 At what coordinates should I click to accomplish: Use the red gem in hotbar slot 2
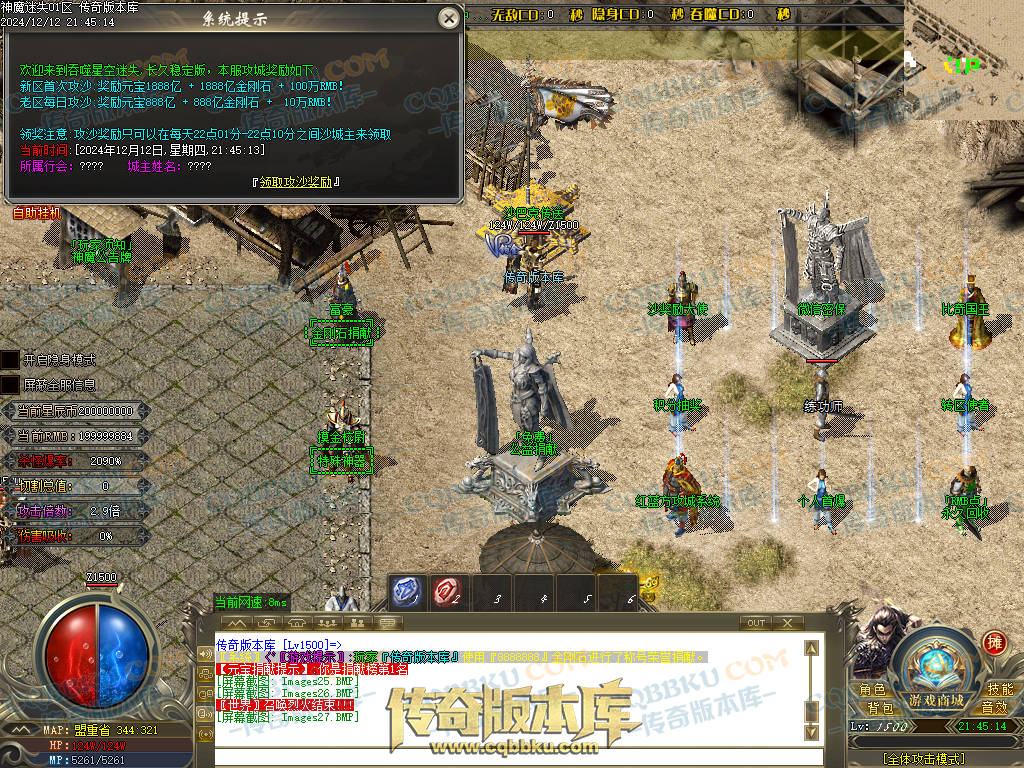[447, 592]
